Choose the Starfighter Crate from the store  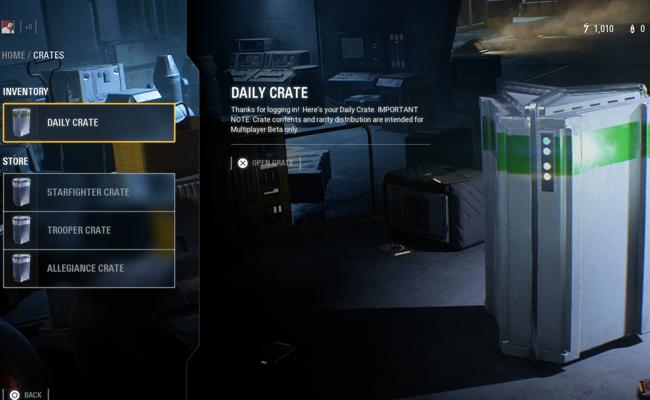[x=88, y=192]
